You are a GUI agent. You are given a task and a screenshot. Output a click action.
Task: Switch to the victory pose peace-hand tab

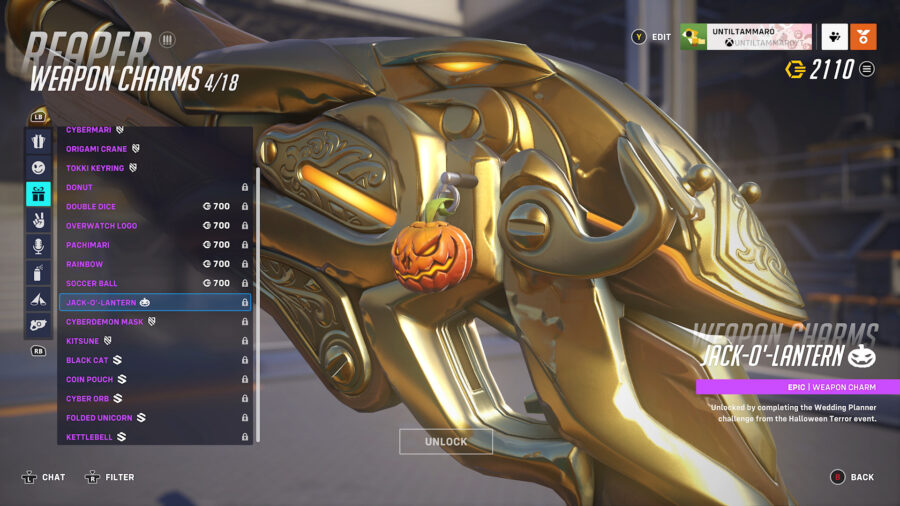(x=38, y=220)
